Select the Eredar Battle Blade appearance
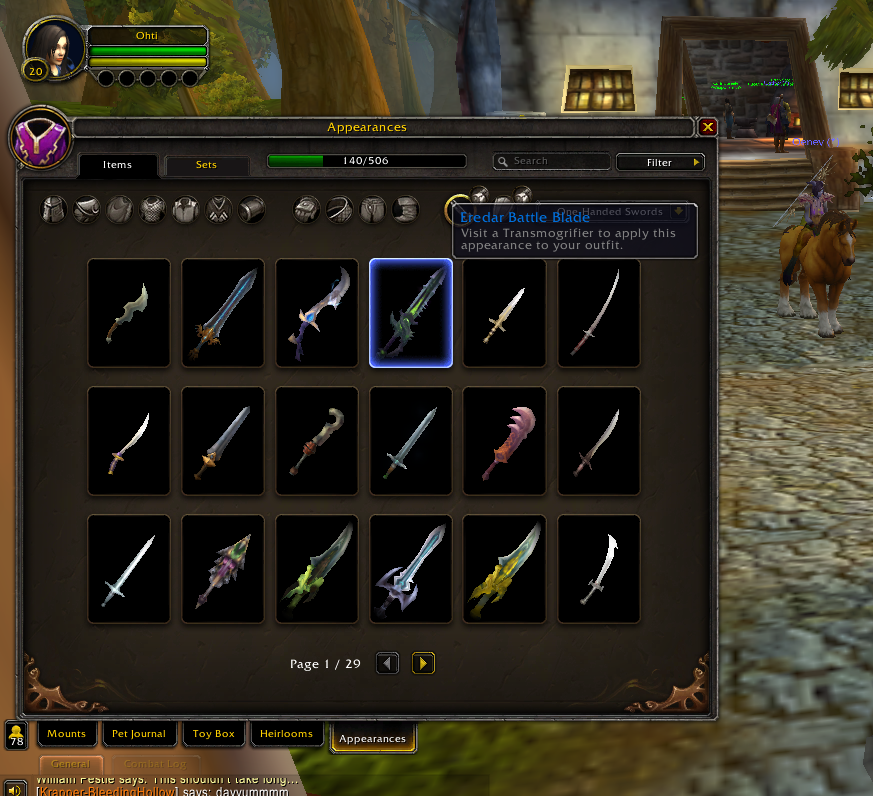Screen dimensions: 873x796 tap(411, 314)
